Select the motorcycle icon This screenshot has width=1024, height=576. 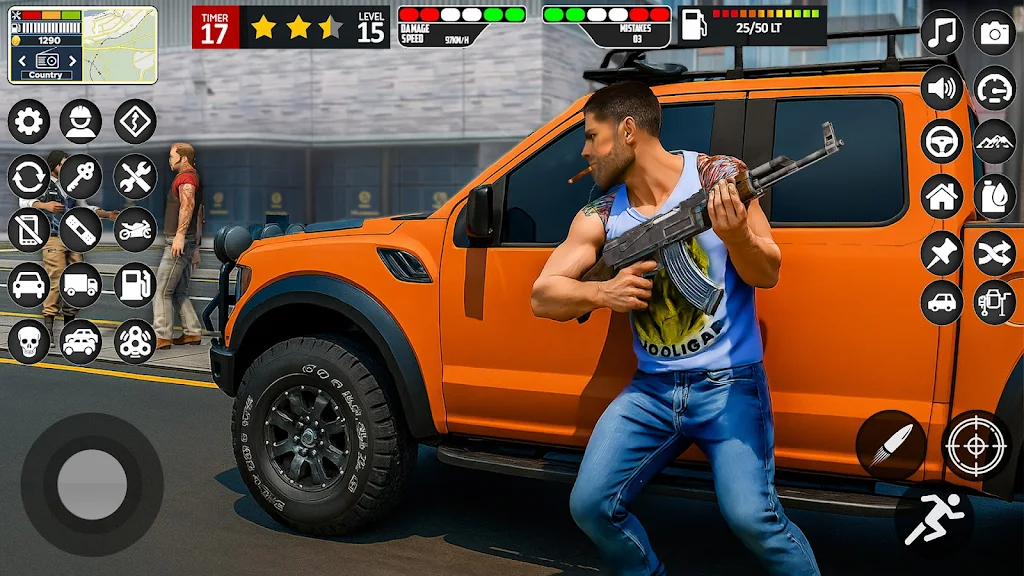135,230
